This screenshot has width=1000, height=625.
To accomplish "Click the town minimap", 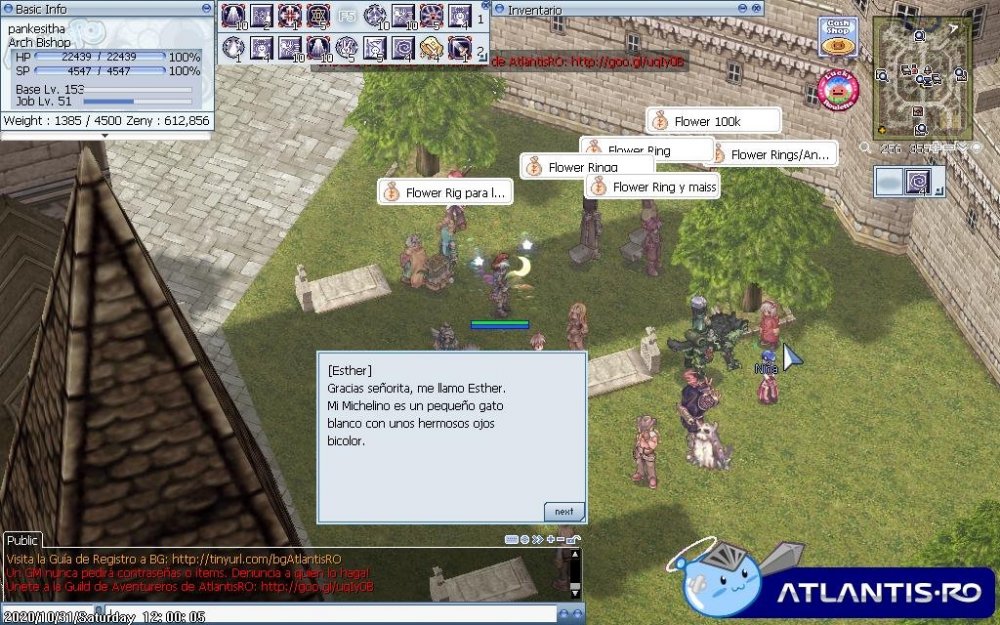I will [921, 76].
